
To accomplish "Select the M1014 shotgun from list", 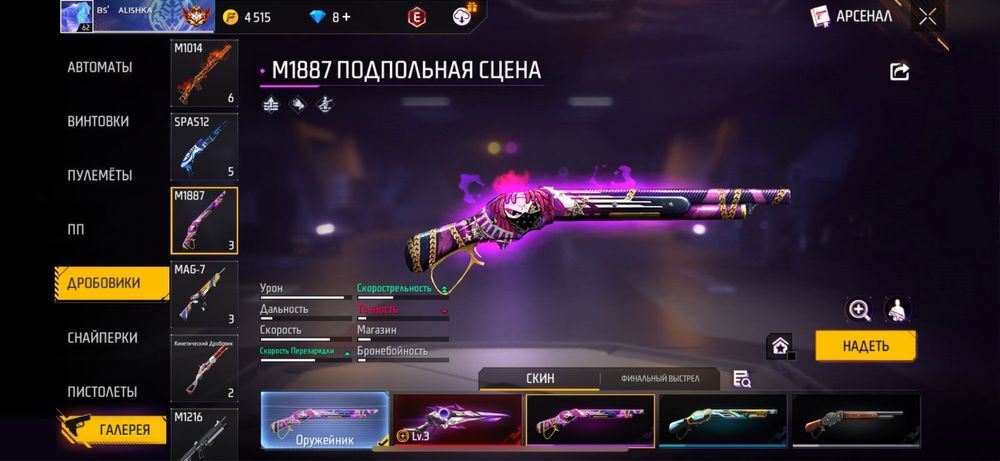I will tap(205, 73).
